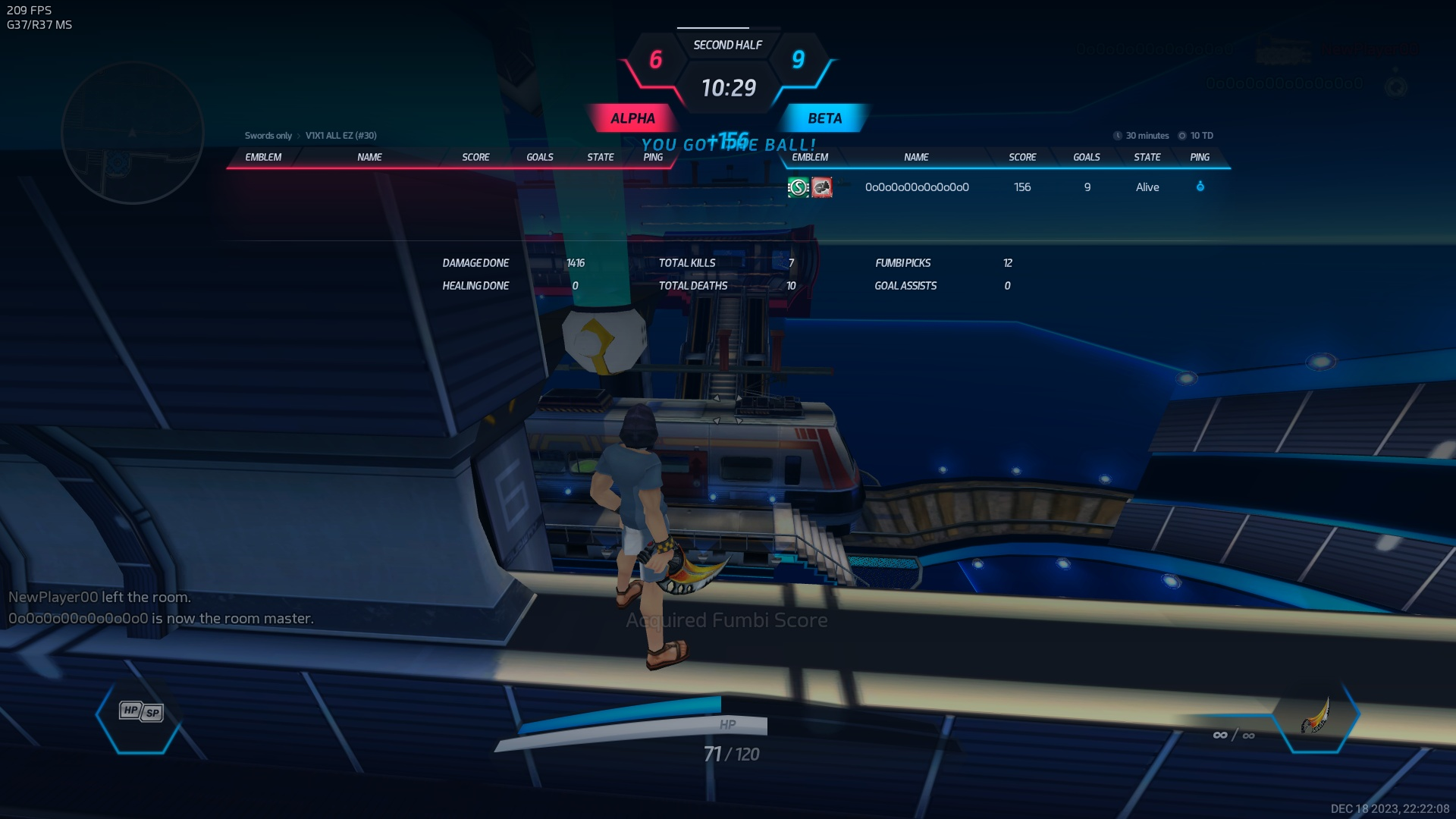Click the circular minimap
The height and width of the screenshot is (819, 1456).
pos(133,133)
